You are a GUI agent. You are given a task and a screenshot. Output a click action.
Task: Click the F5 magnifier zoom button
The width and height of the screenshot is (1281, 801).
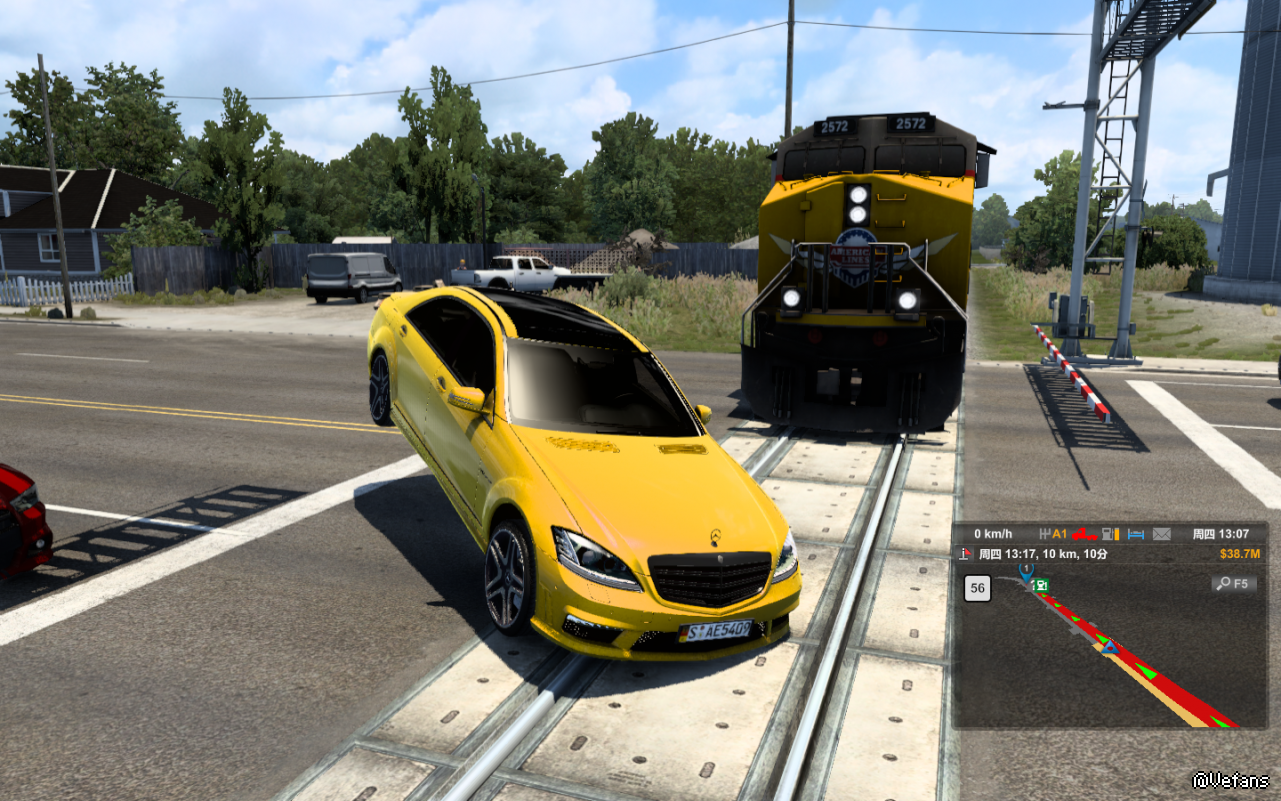(1233, 583)
